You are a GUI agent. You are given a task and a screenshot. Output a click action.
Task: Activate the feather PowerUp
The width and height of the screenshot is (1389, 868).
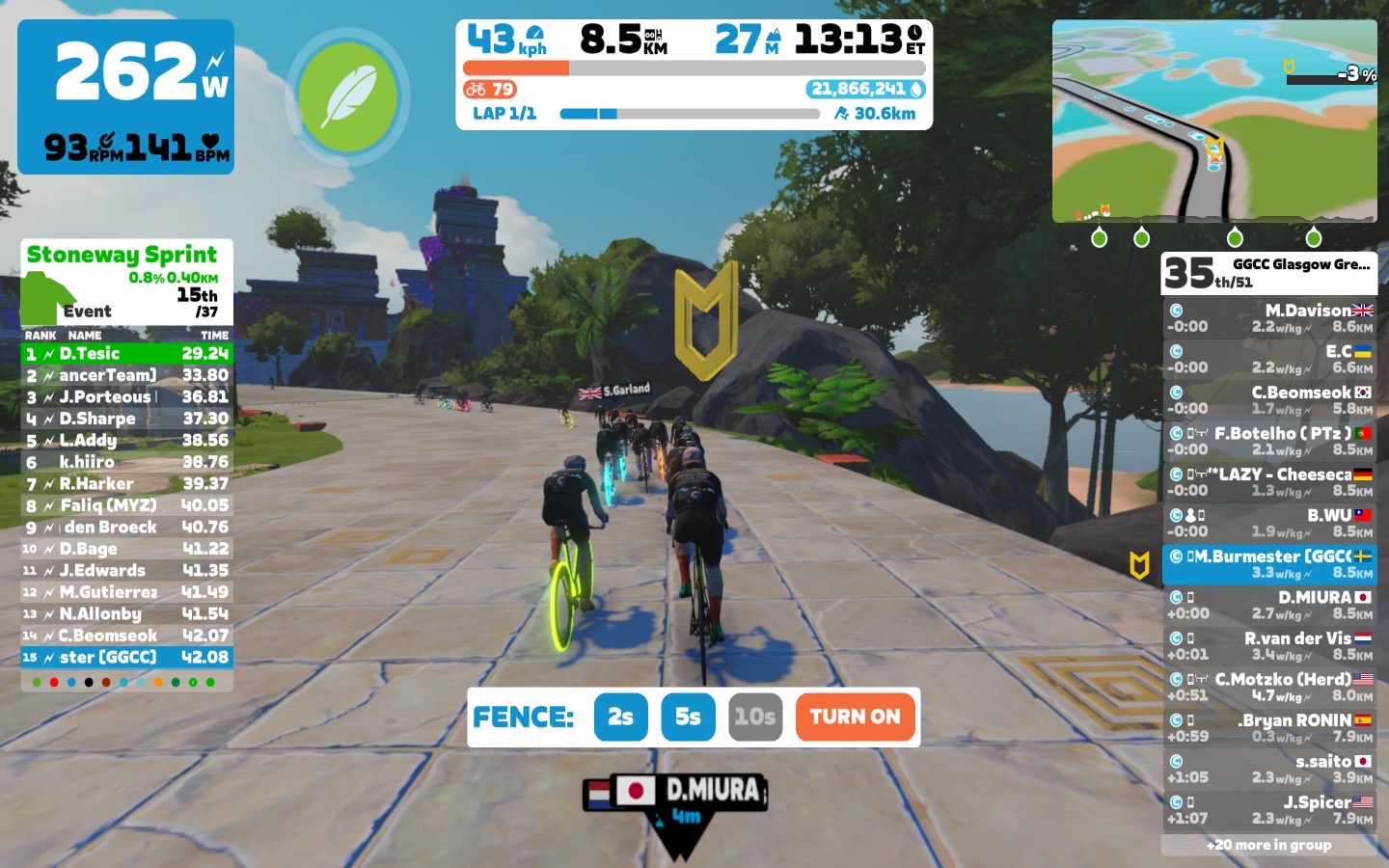(347, 96)
